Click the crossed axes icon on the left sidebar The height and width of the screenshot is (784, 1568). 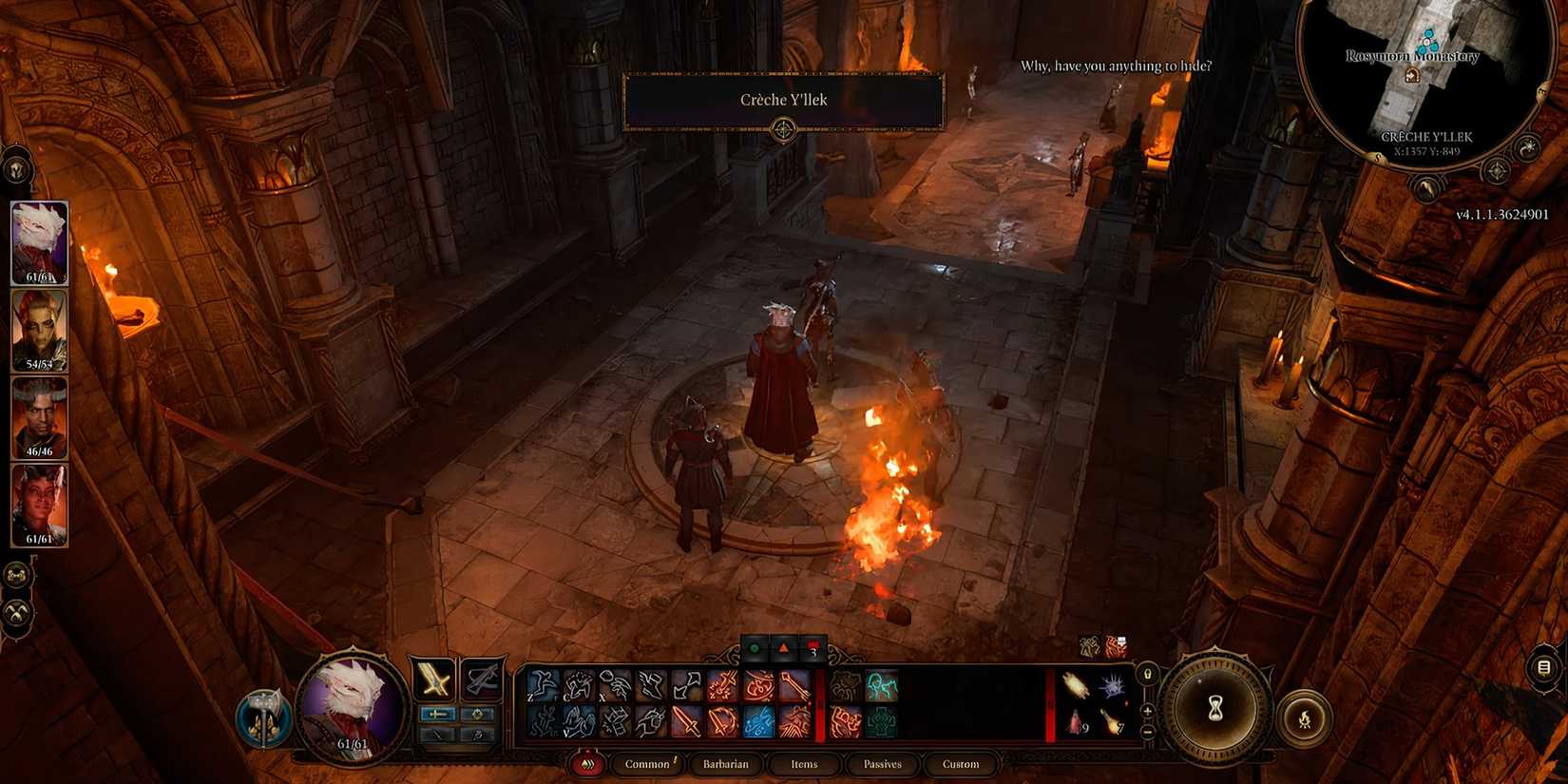pos(16,613)
